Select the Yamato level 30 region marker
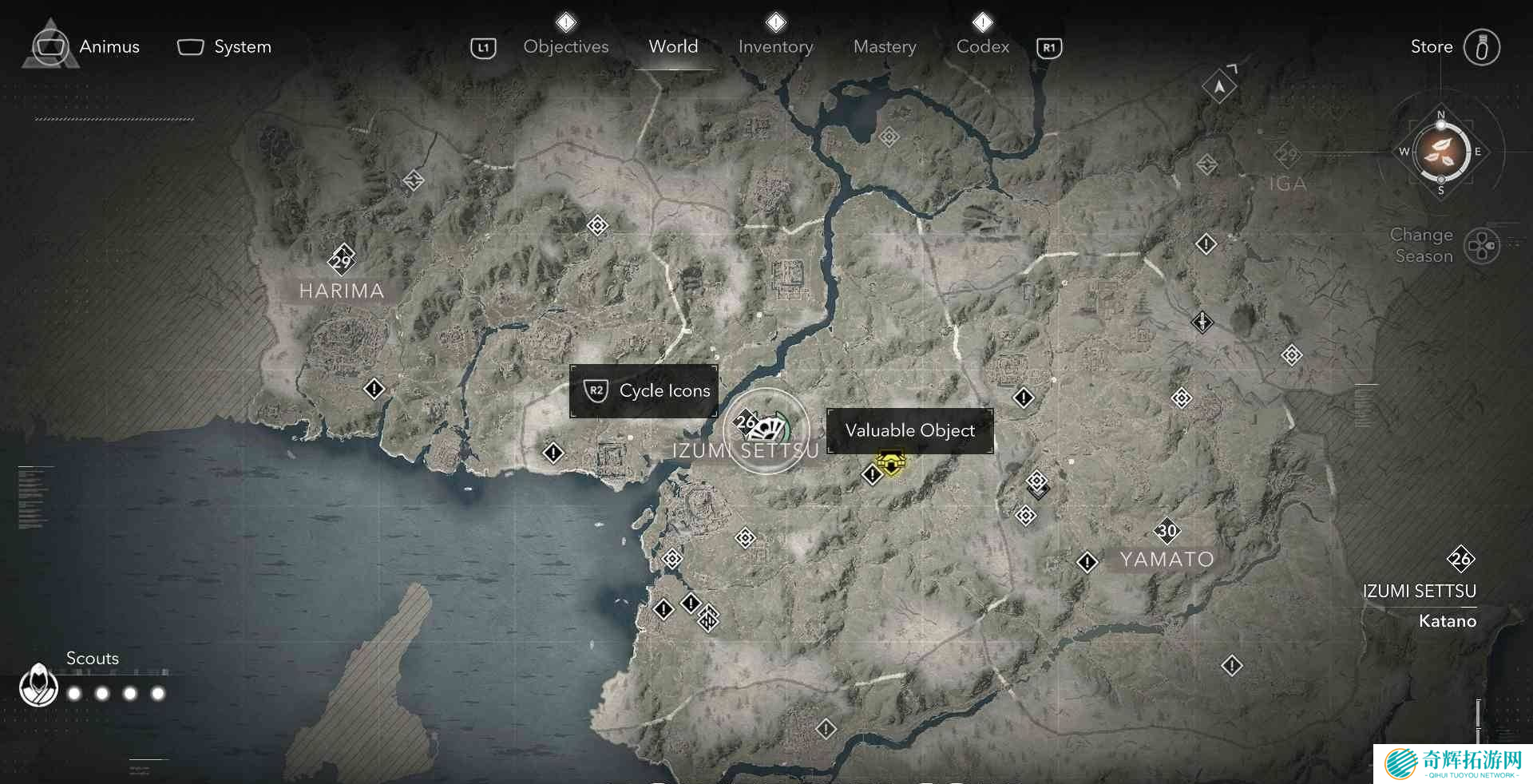1533x784 pixels. click(1167, 531)
